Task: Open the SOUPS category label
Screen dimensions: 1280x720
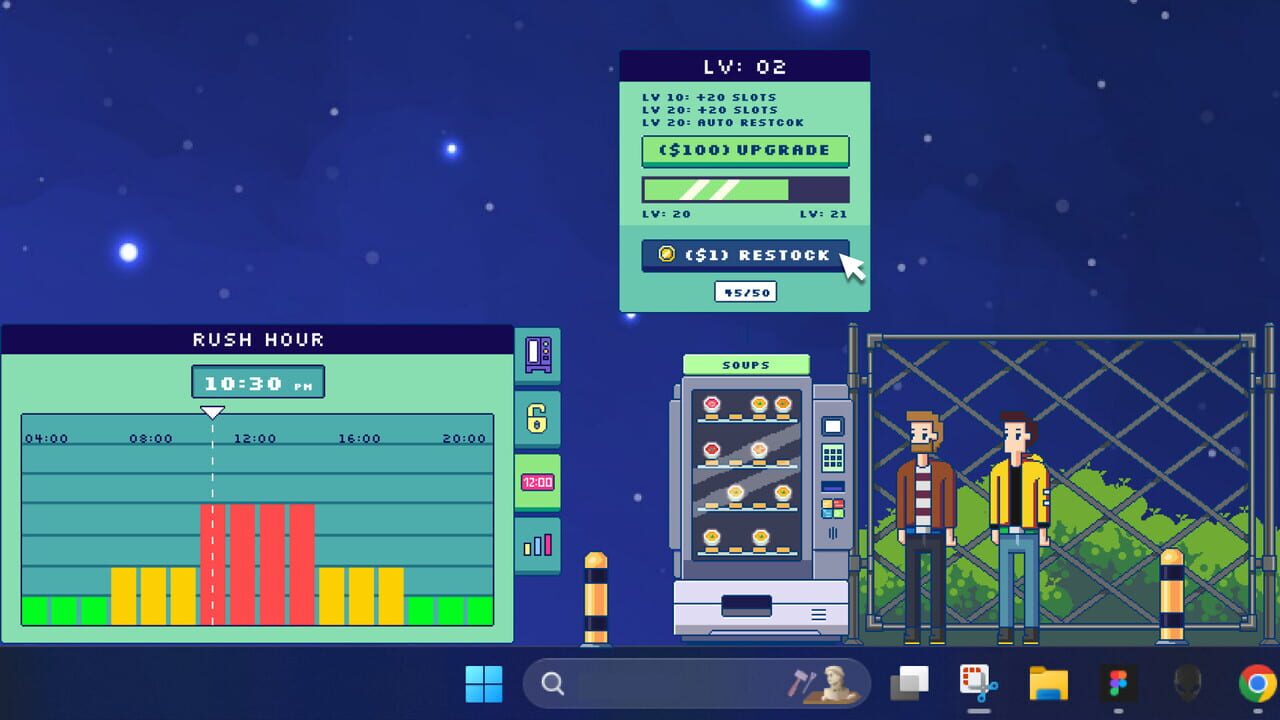Action: [x=744, y=364]
